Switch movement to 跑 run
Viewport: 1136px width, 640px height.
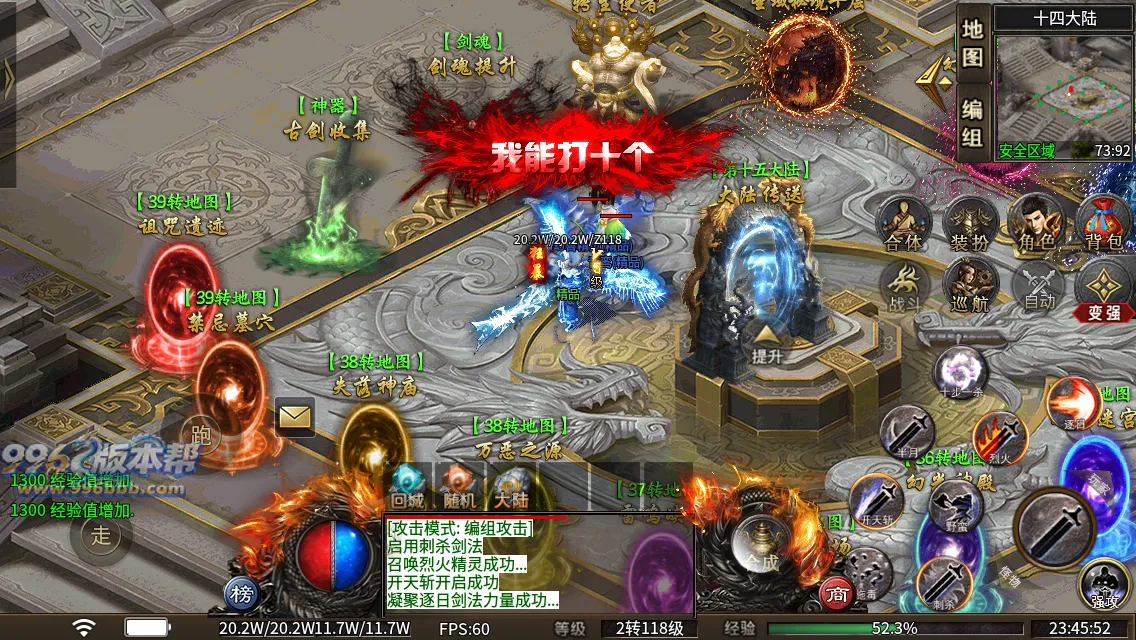point(201,434)
